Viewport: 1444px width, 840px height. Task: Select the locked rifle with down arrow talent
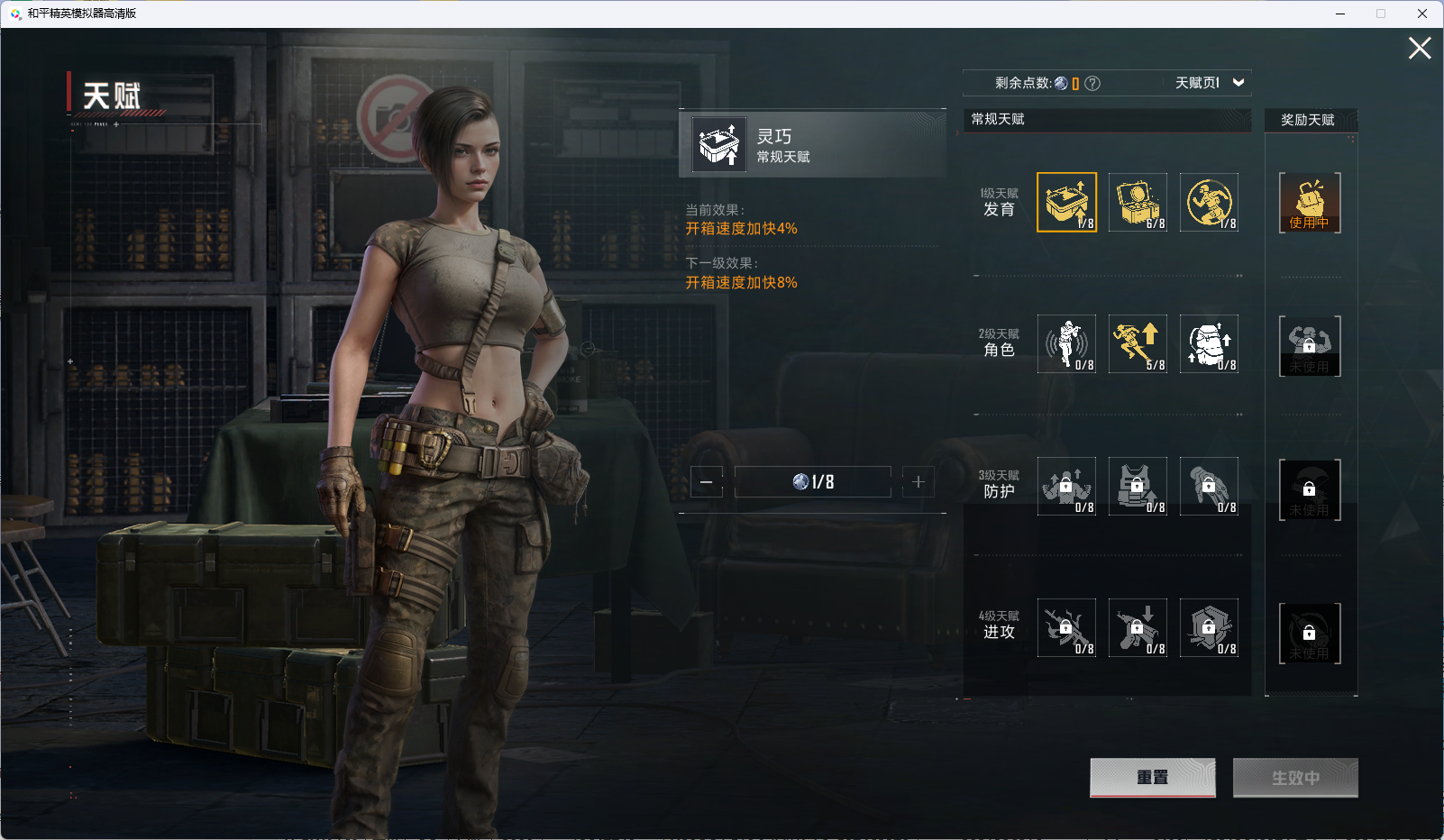(1138, 628)
